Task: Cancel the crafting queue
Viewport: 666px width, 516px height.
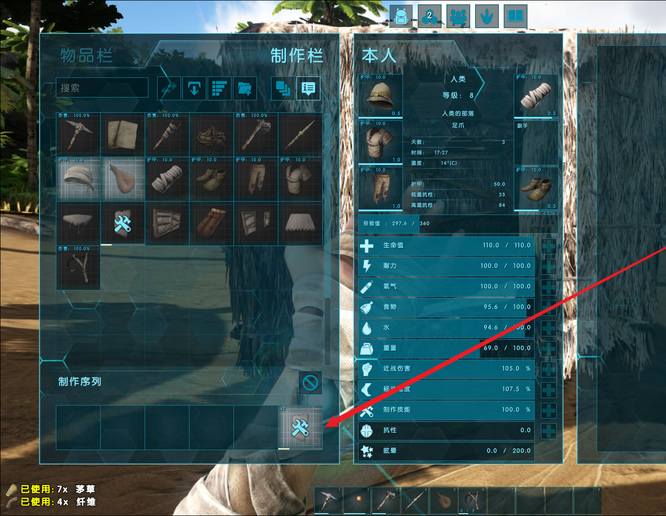Action: 310,382
